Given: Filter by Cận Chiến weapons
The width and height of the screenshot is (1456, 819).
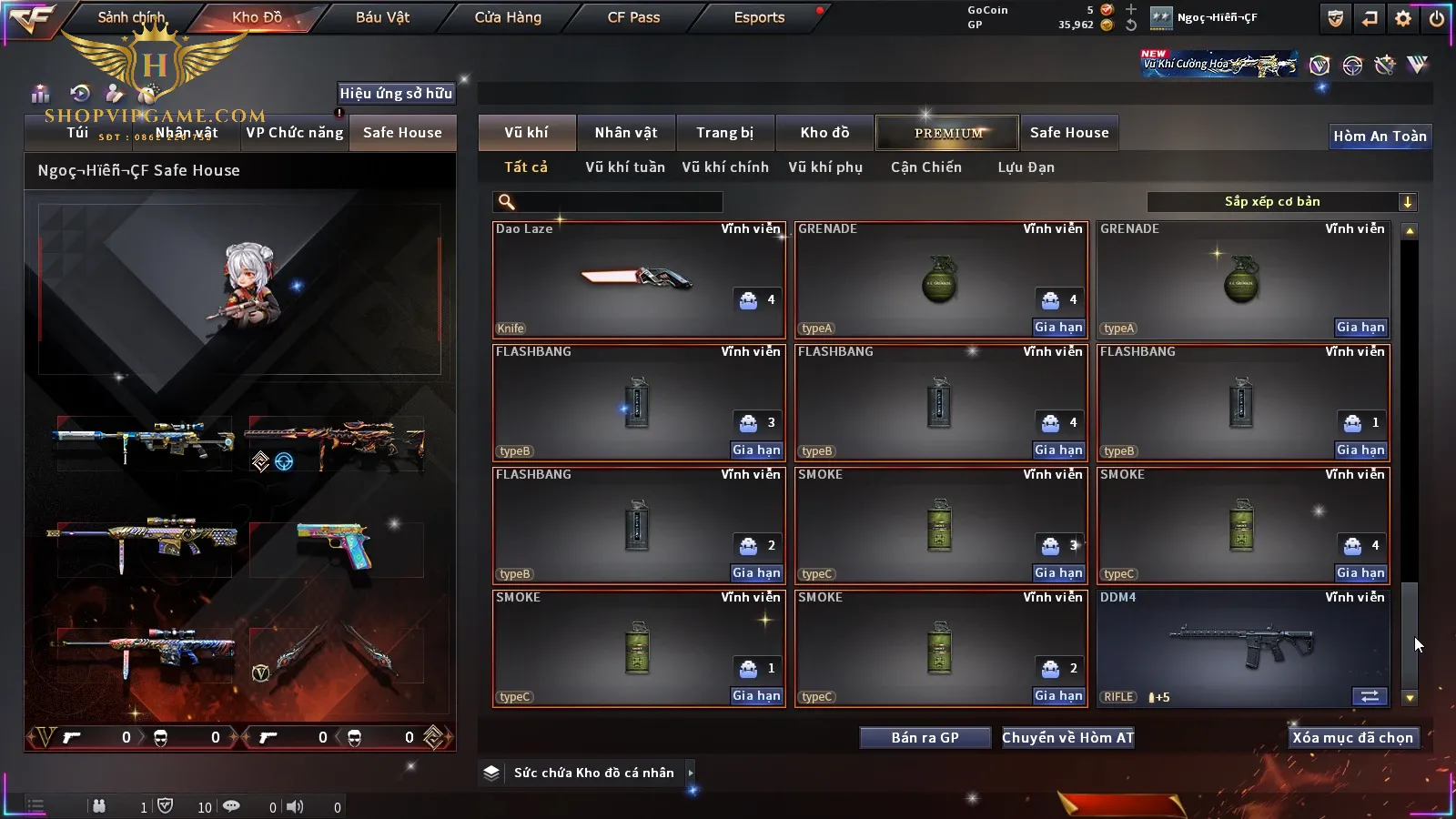Looking at the screenshot, I should click(x=925, y=167).
